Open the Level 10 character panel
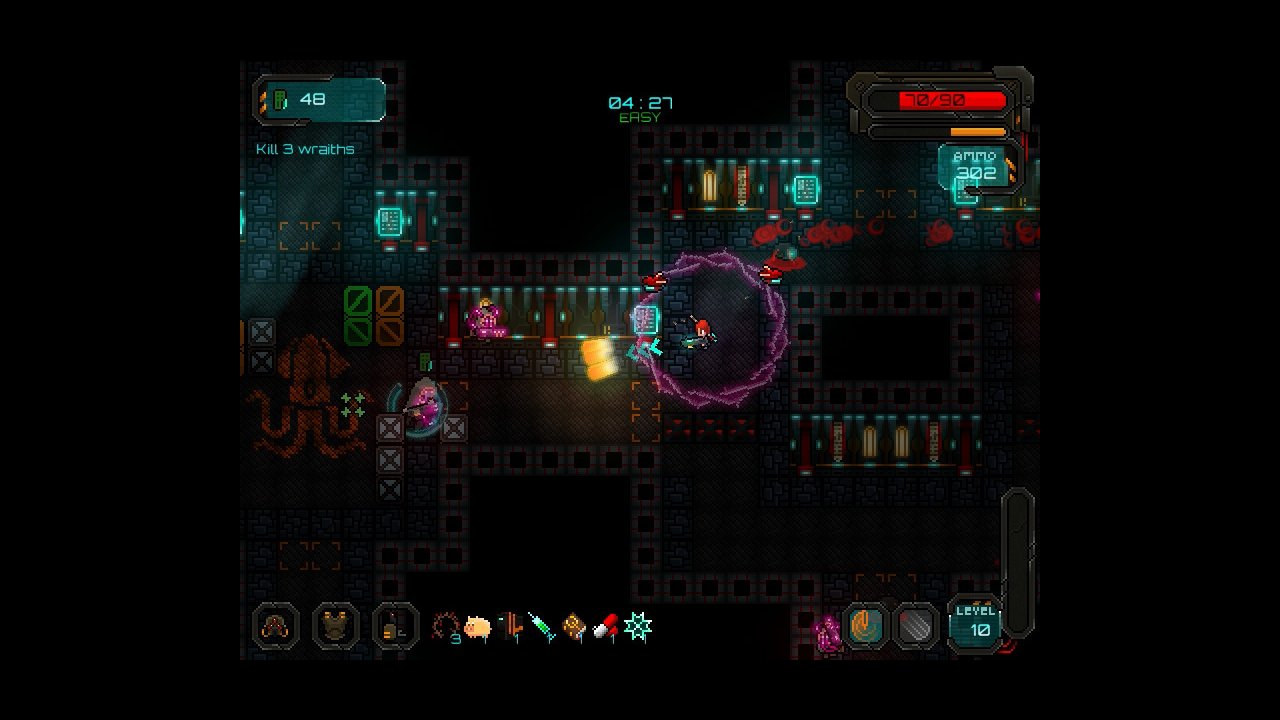 [x=974, y=622]
